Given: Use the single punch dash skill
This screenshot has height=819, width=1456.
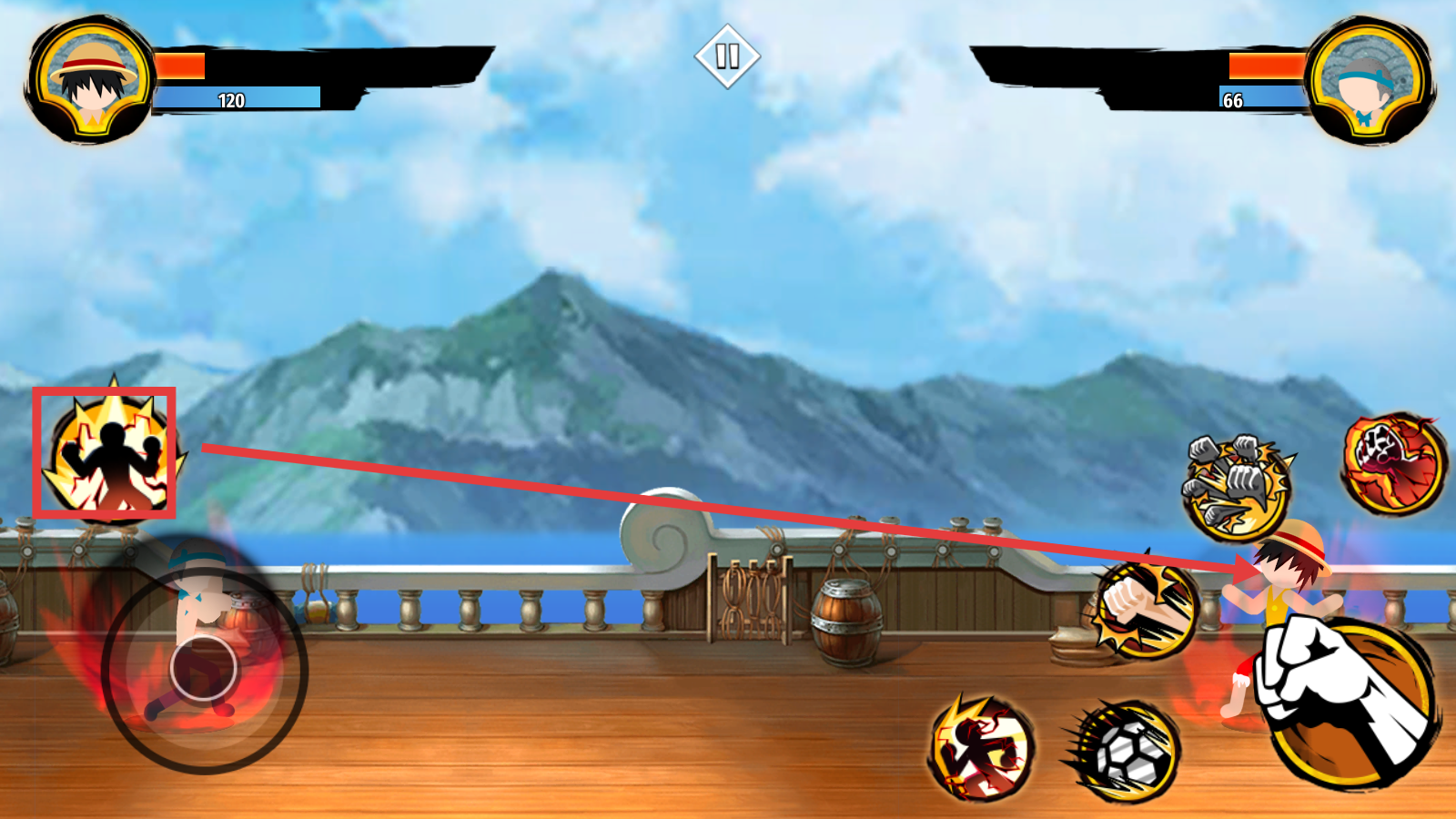Looking at the screenshot, I should tap(1144, 610).
